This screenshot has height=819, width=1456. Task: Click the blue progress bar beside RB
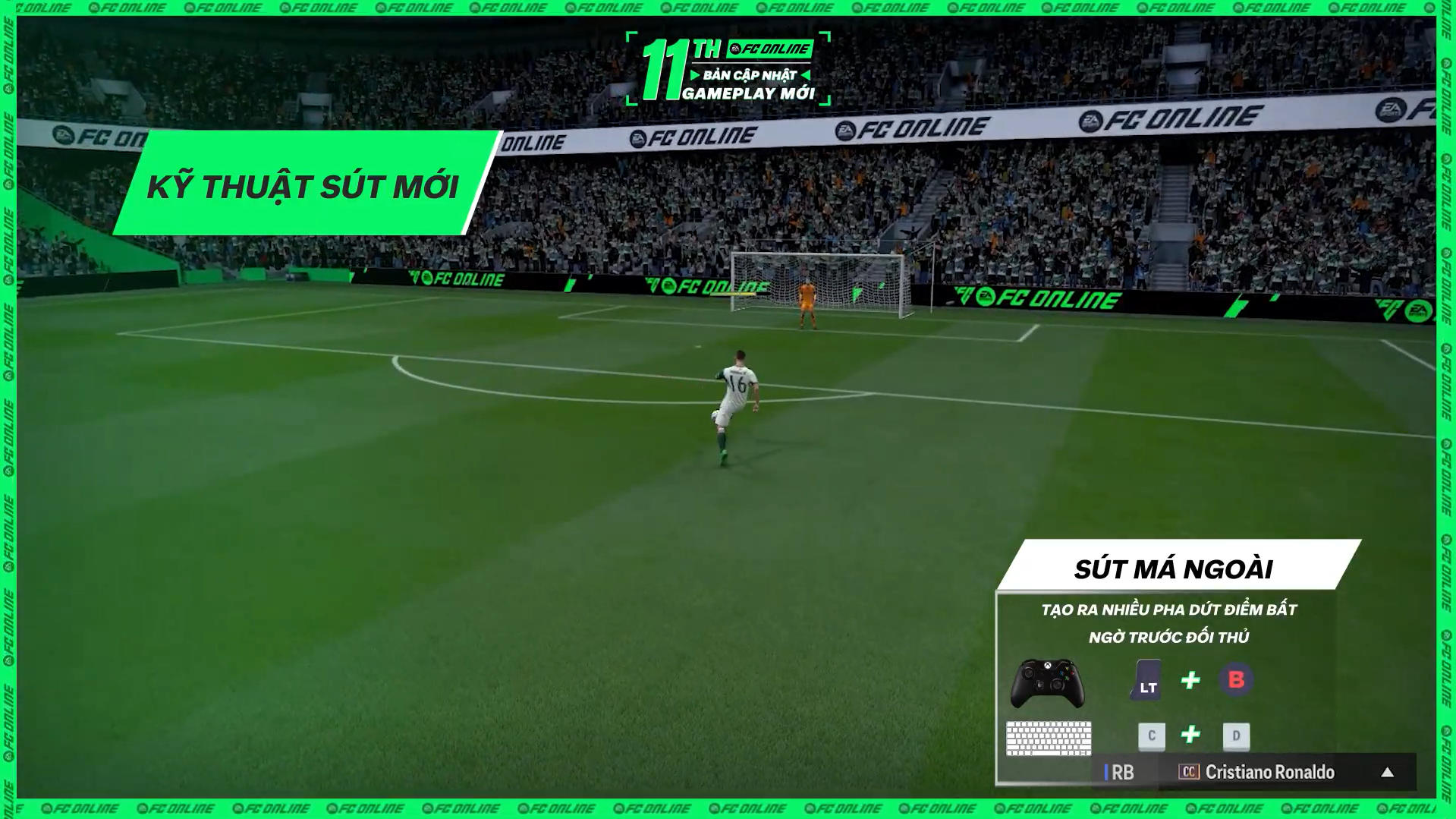tap(1105, 773)
